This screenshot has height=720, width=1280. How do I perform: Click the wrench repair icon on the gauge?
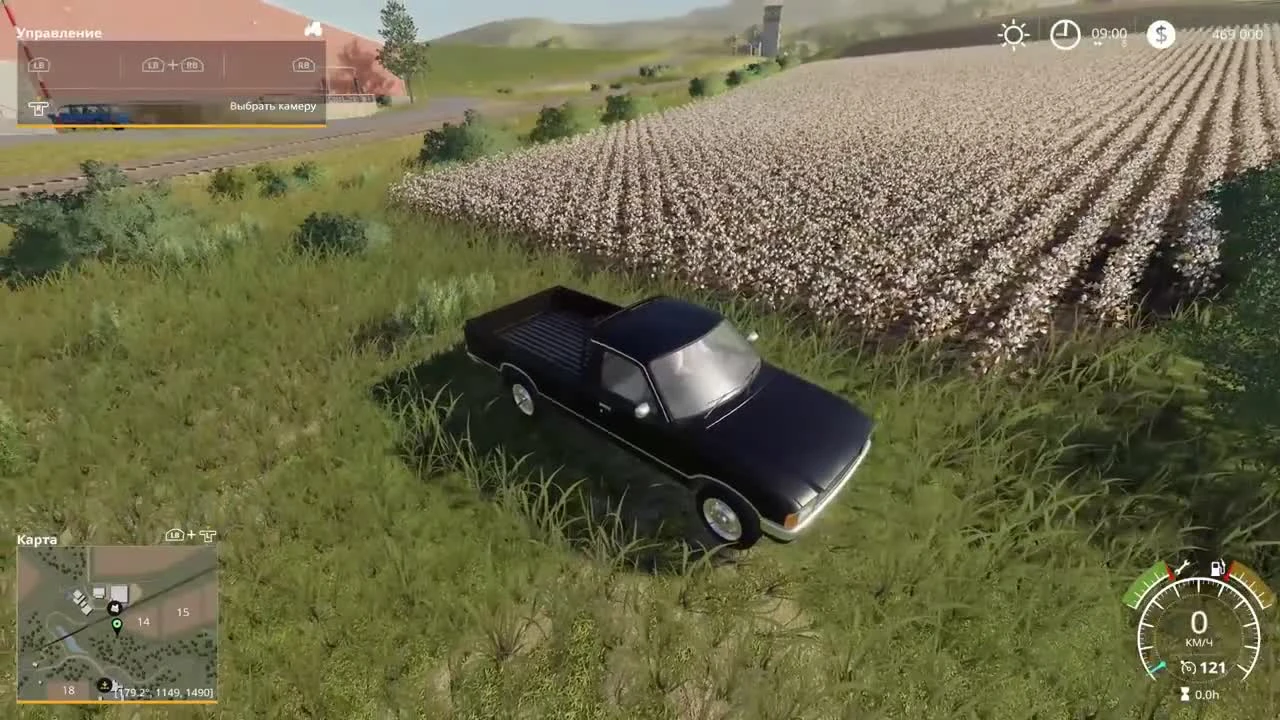click(1182, 568)
